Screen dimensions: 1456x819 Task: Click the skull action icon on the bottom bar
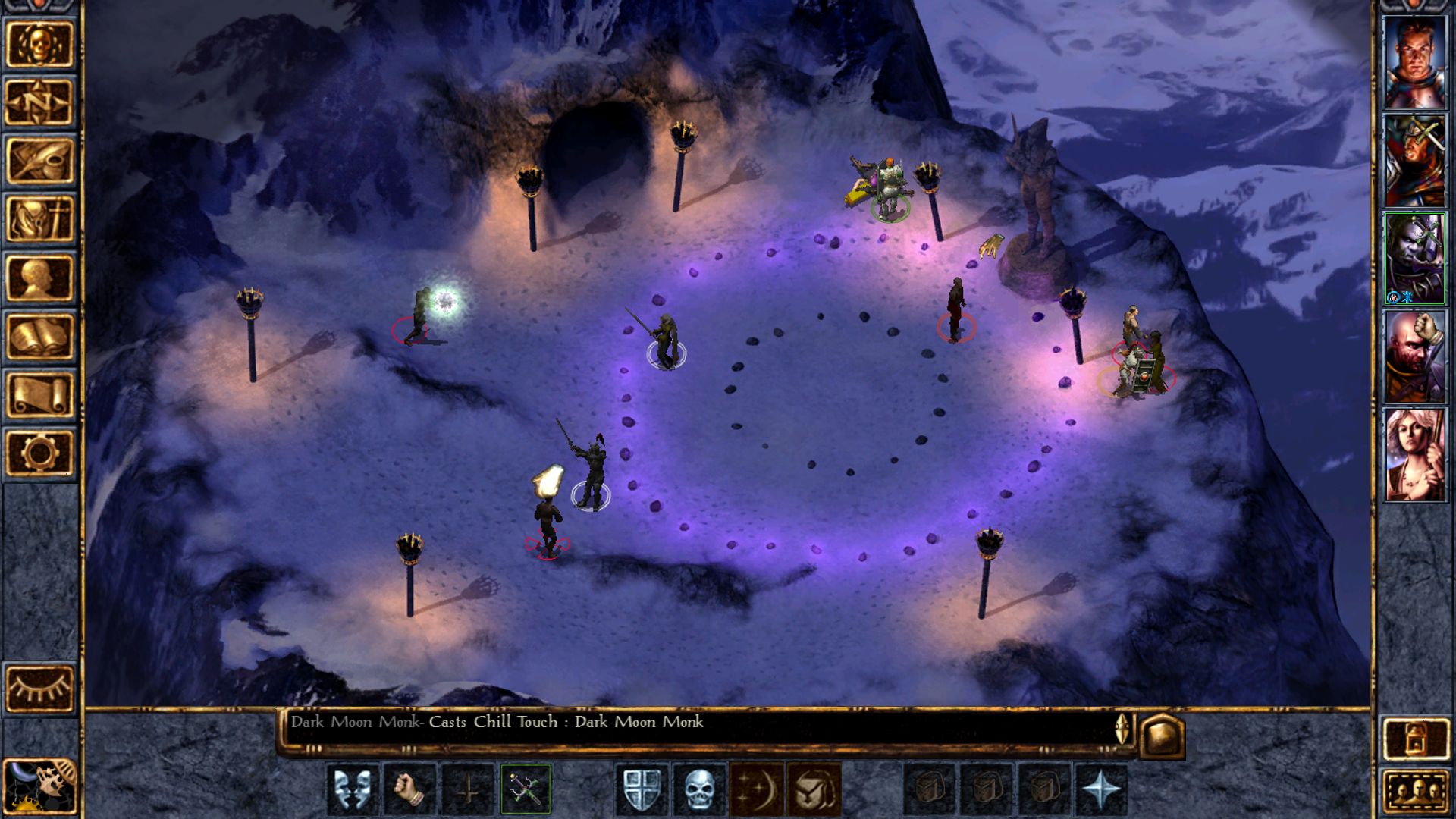pyautogui.click(x=698, y=789)
